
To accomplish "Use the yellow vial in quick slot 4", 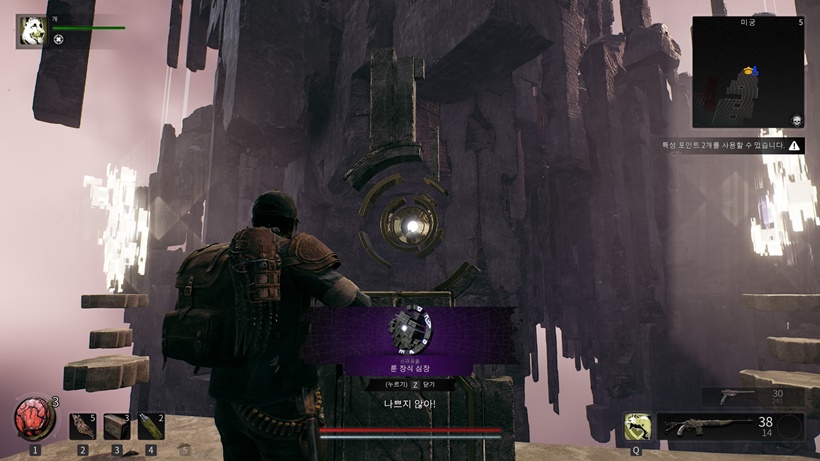I will click(x=151, y=426).
